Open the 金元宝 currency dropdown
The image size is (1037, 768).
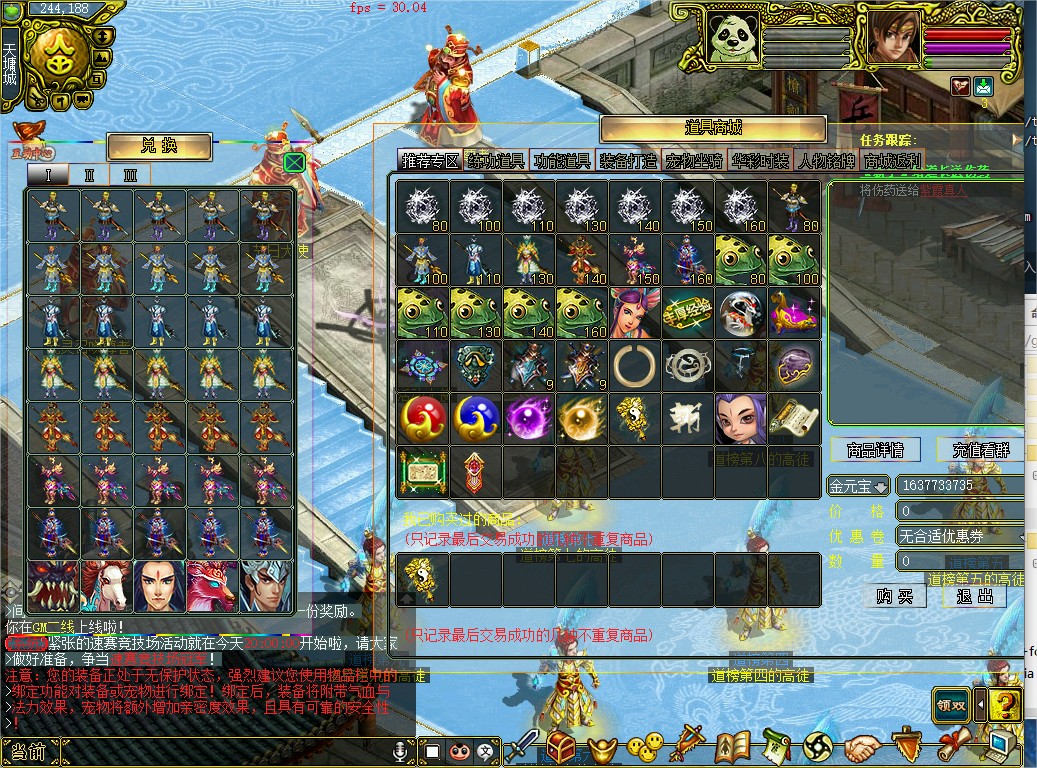[x=859, y=486]
